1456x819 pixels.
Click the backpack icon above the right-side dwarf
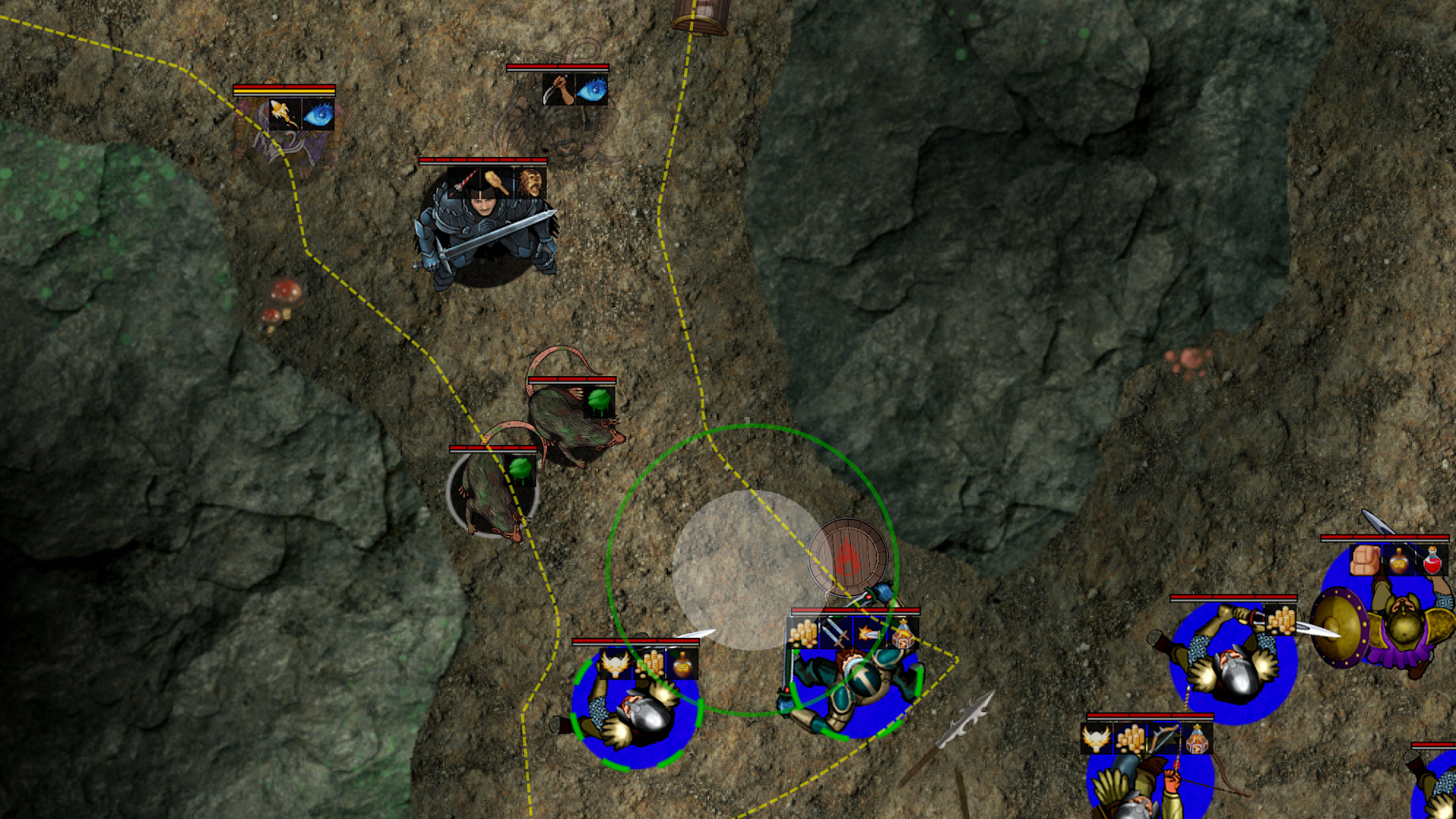click(1365, 561)
